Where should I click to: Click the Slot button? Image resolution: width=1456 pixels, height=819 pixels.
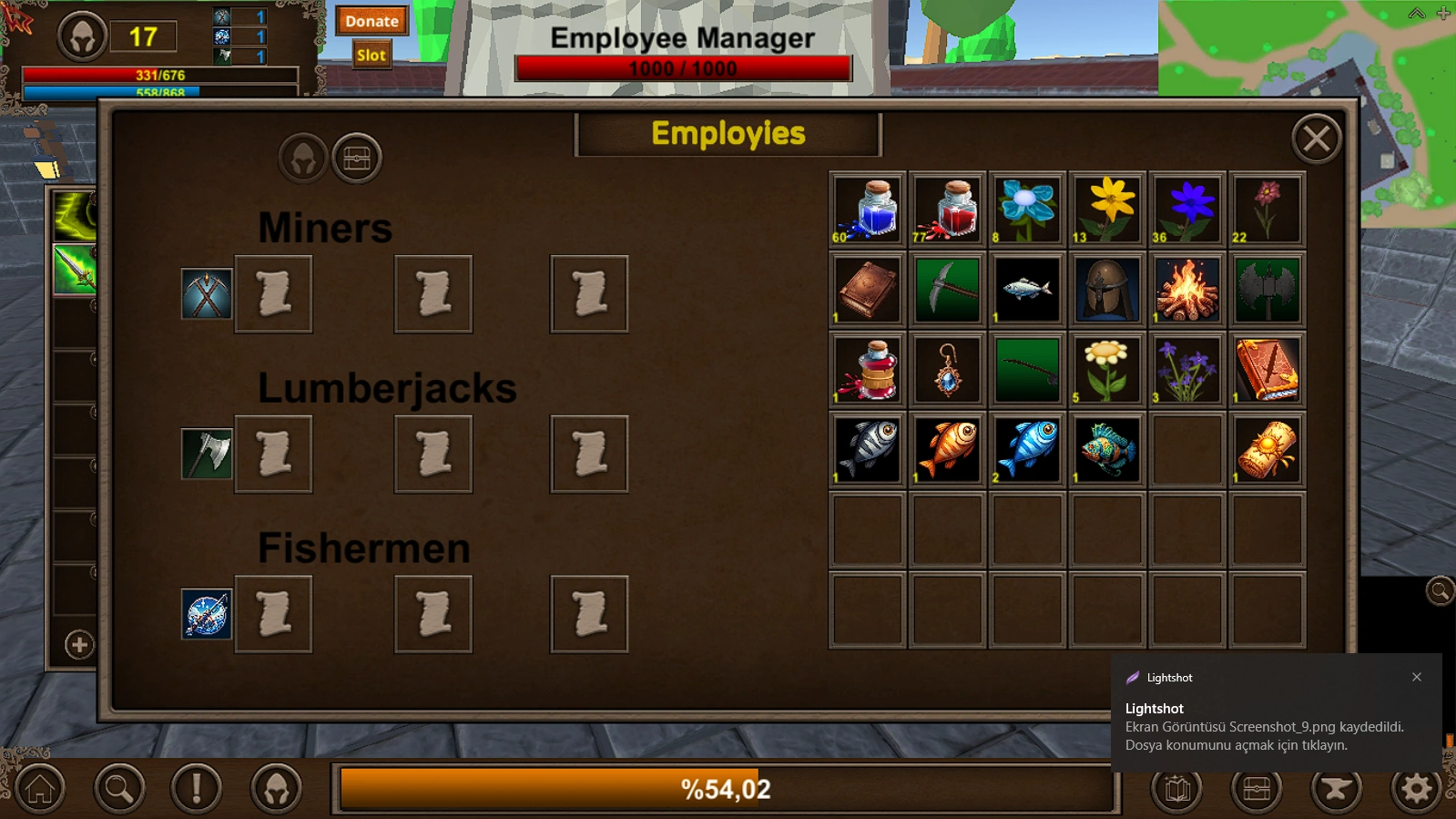coord(371,55)
